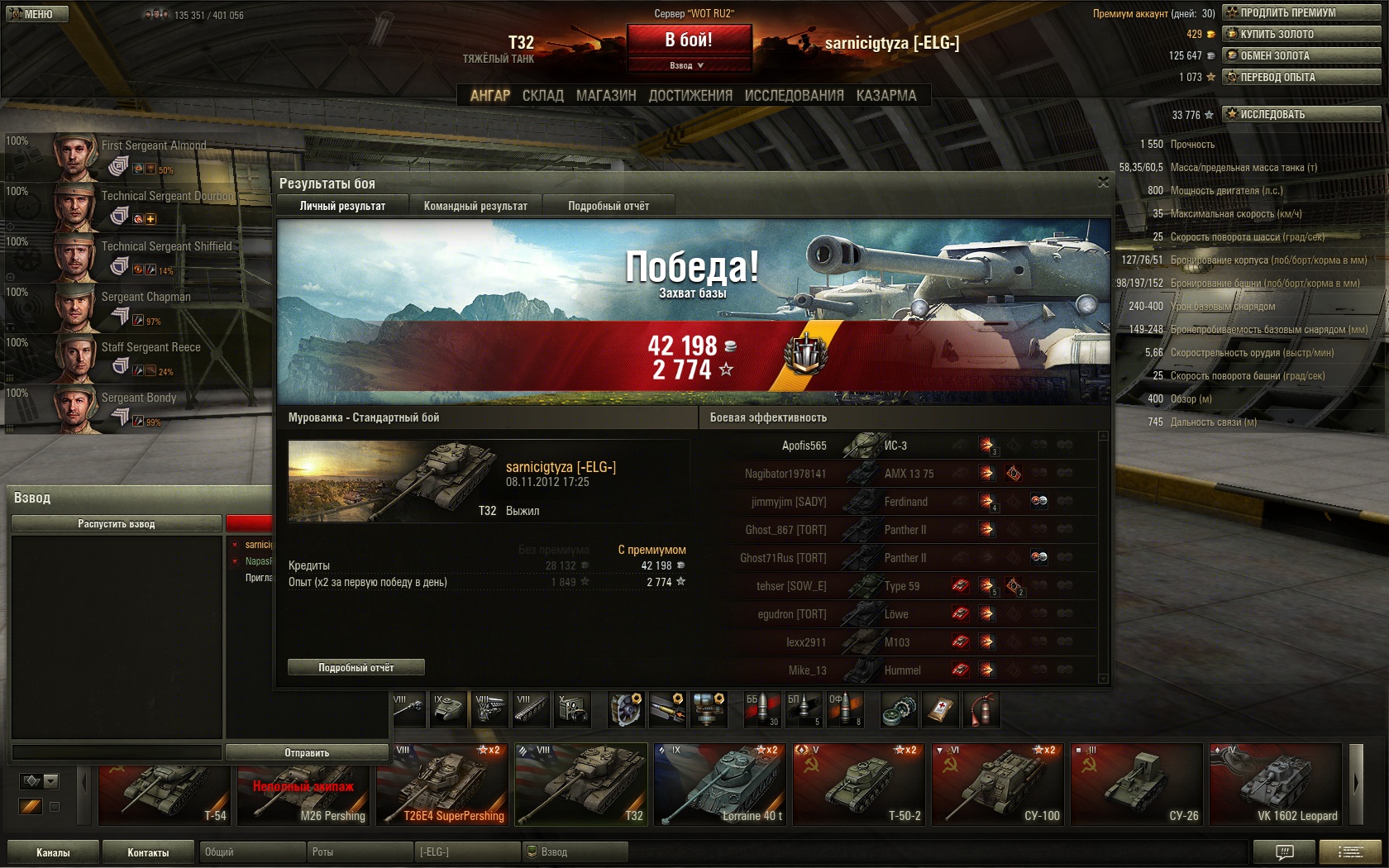Open ОБМЕН ЗОЛОТА exchange

tap(1301, 55)
